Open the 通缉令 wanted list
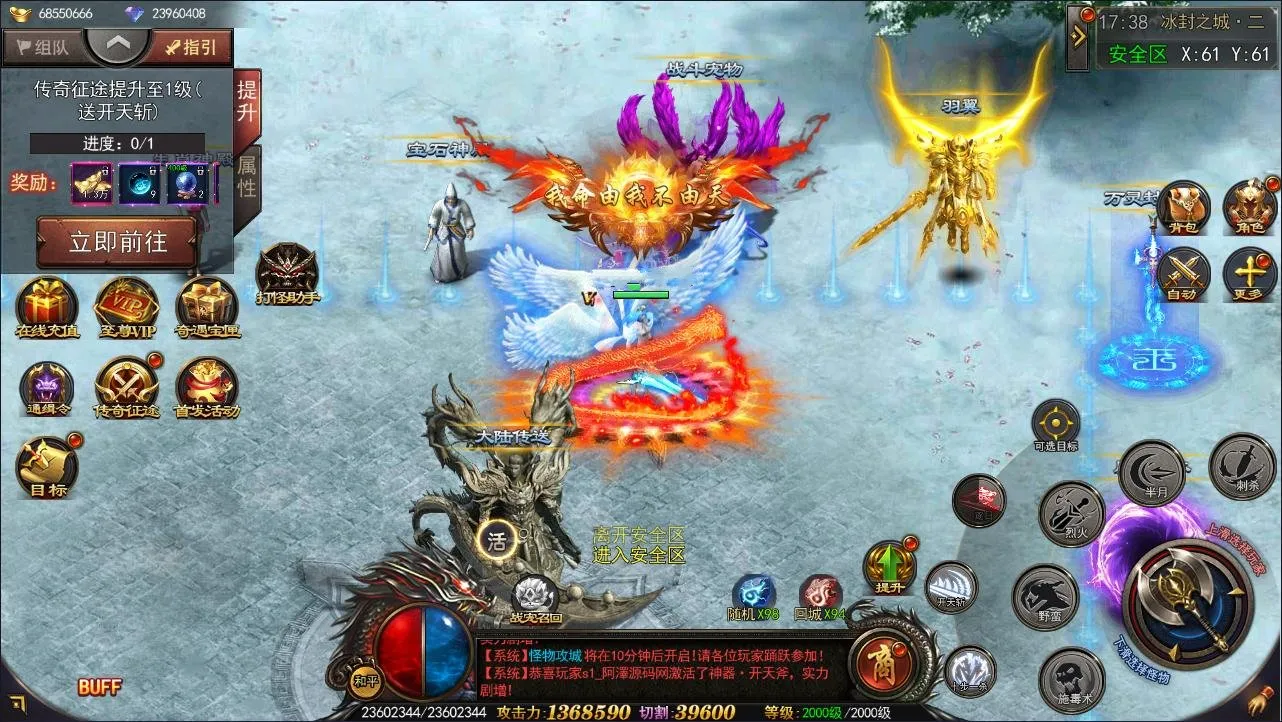Screen dimensions: 1282x722 (x=47, y=387)
